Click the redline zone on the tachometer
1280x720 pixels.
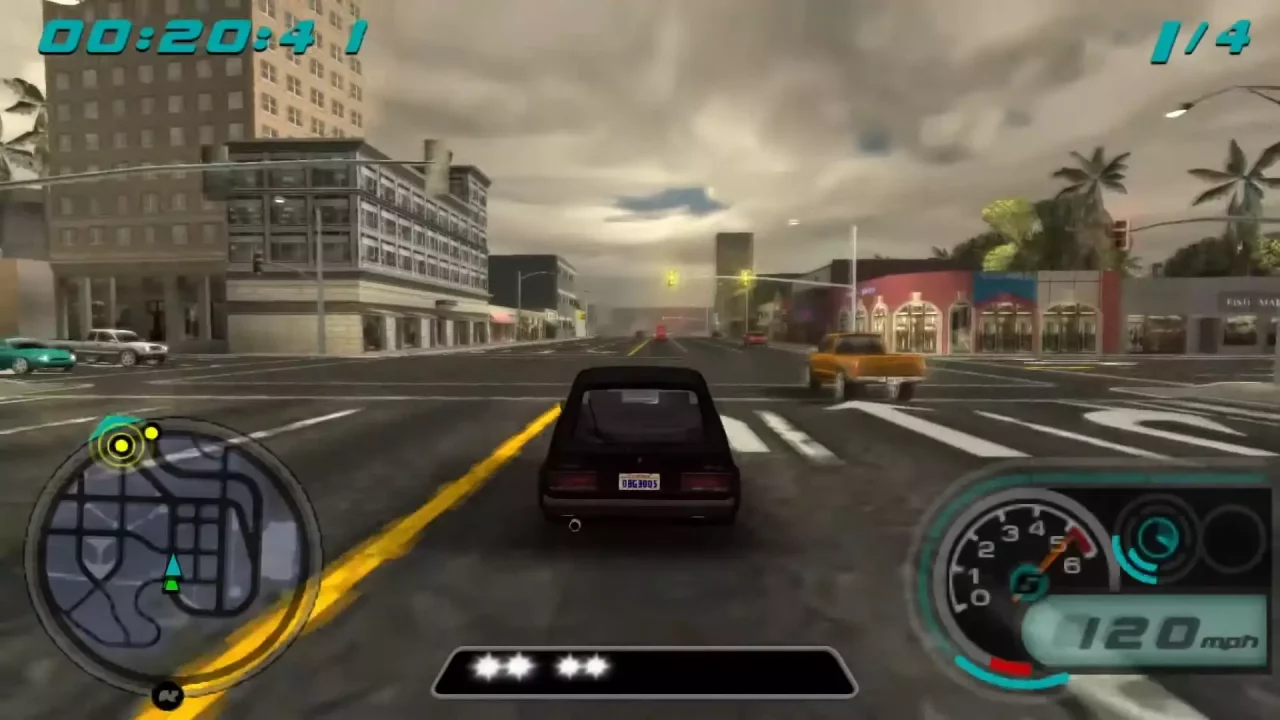(x=1078, y=540)
